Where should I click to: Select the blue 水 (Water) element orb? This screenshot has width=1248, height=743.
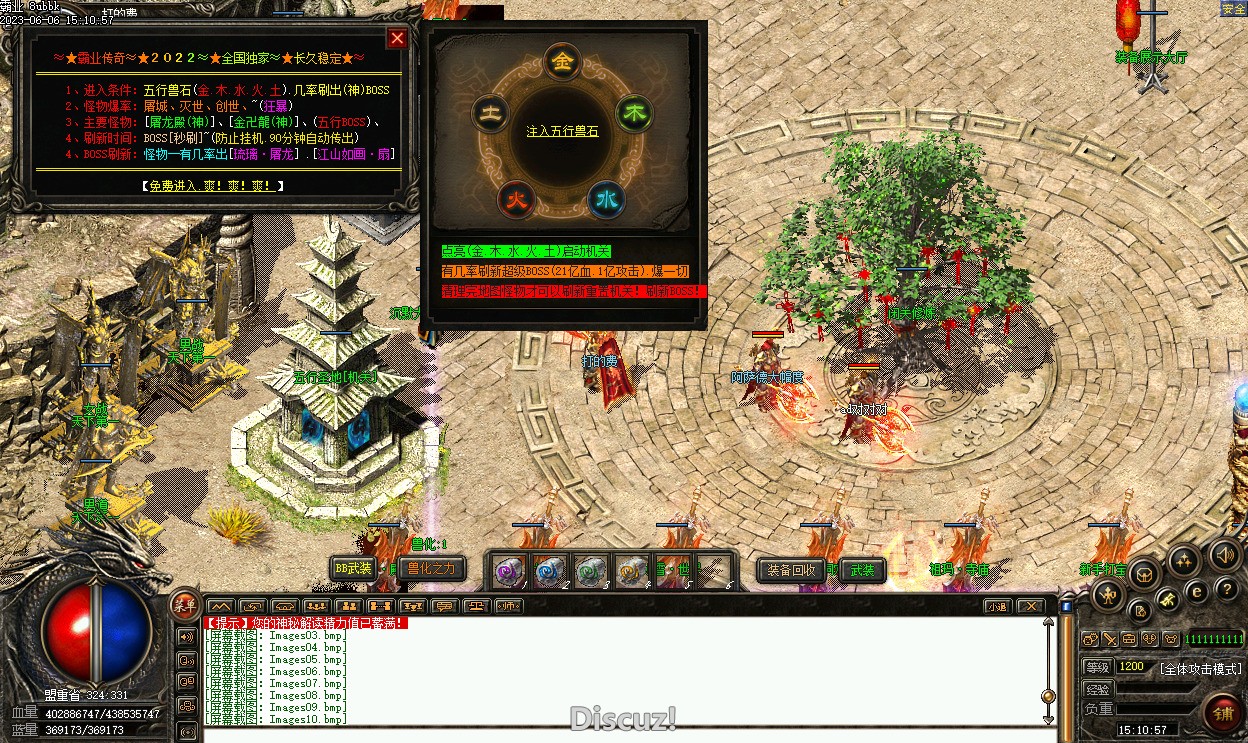coord(606,199)
